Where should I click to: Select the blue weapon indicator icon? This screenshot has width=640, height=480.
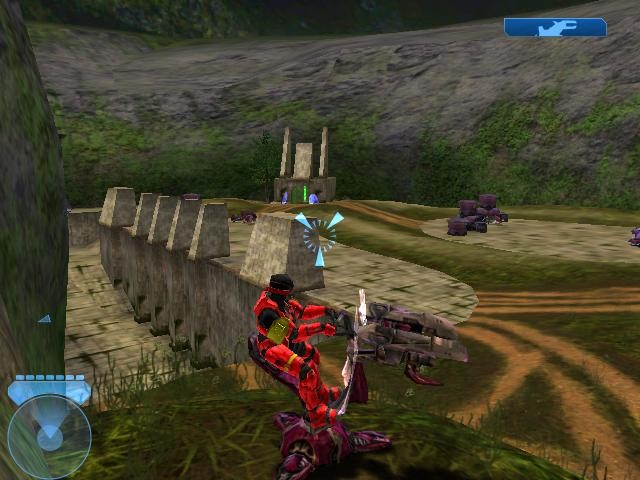[555, 28]
